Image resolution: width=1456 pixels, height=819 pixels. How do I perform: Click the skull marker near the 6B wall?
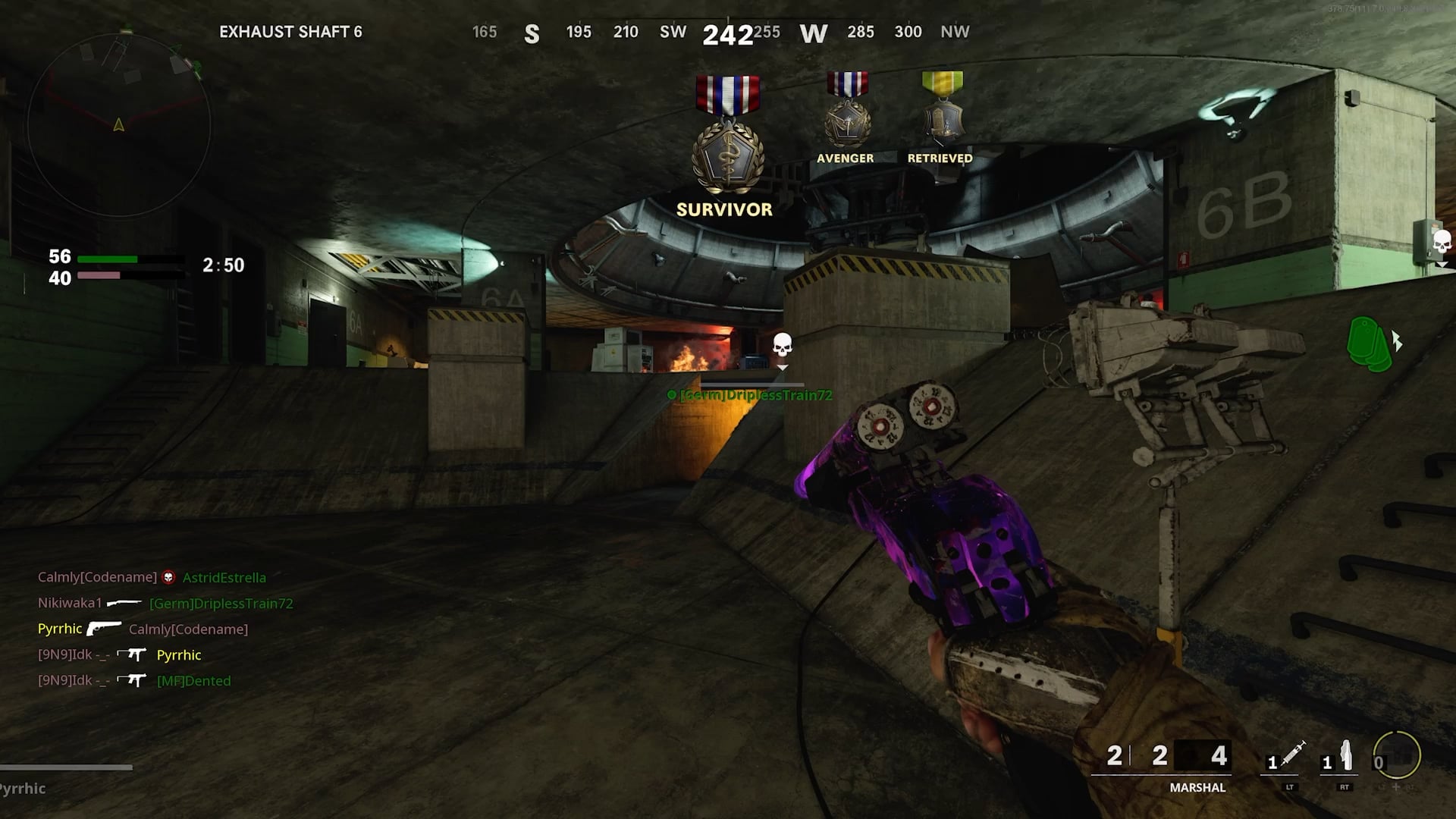pos(1441,243)
